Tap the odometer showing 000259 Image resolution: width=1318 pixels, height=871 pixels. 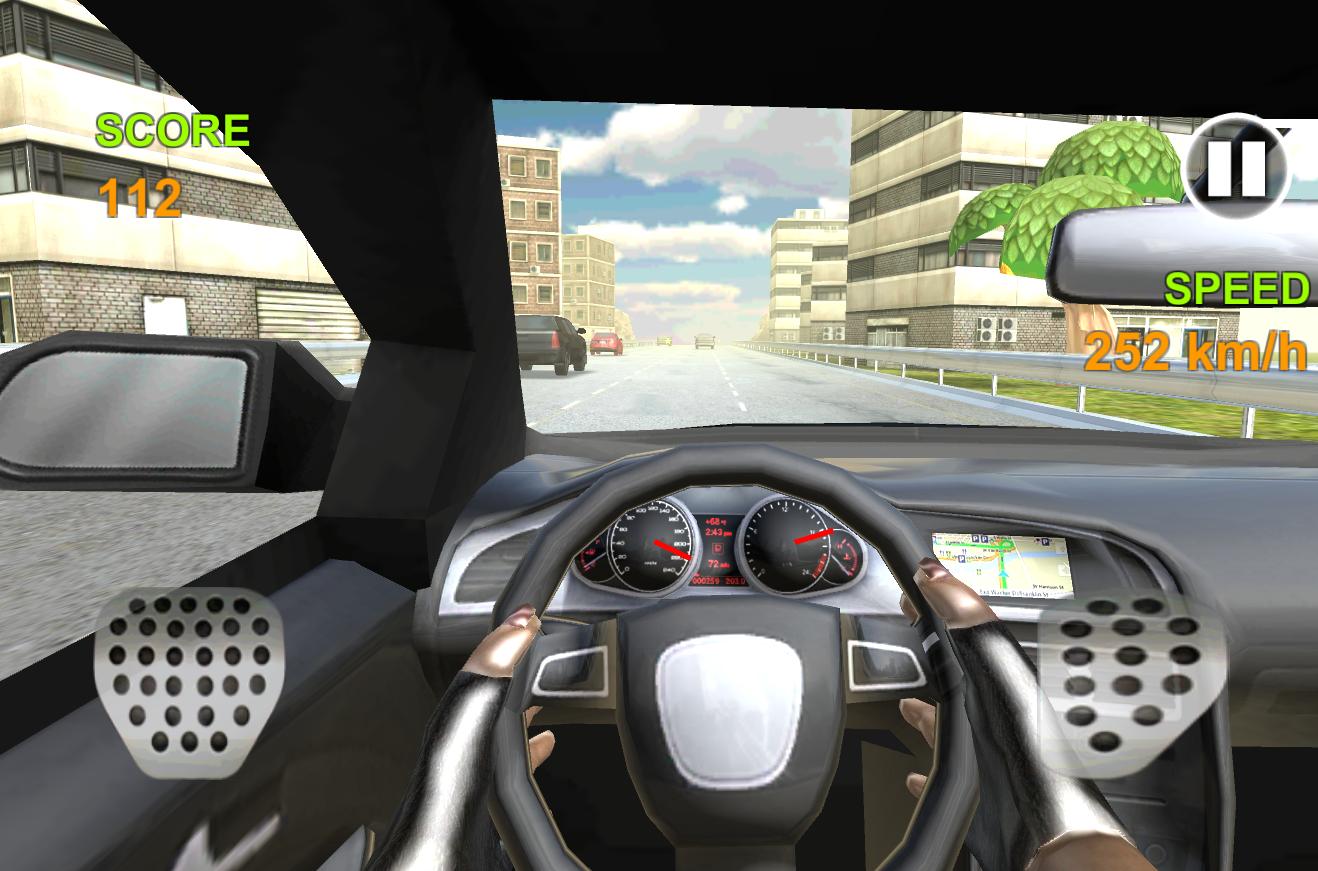click(705, 580)
